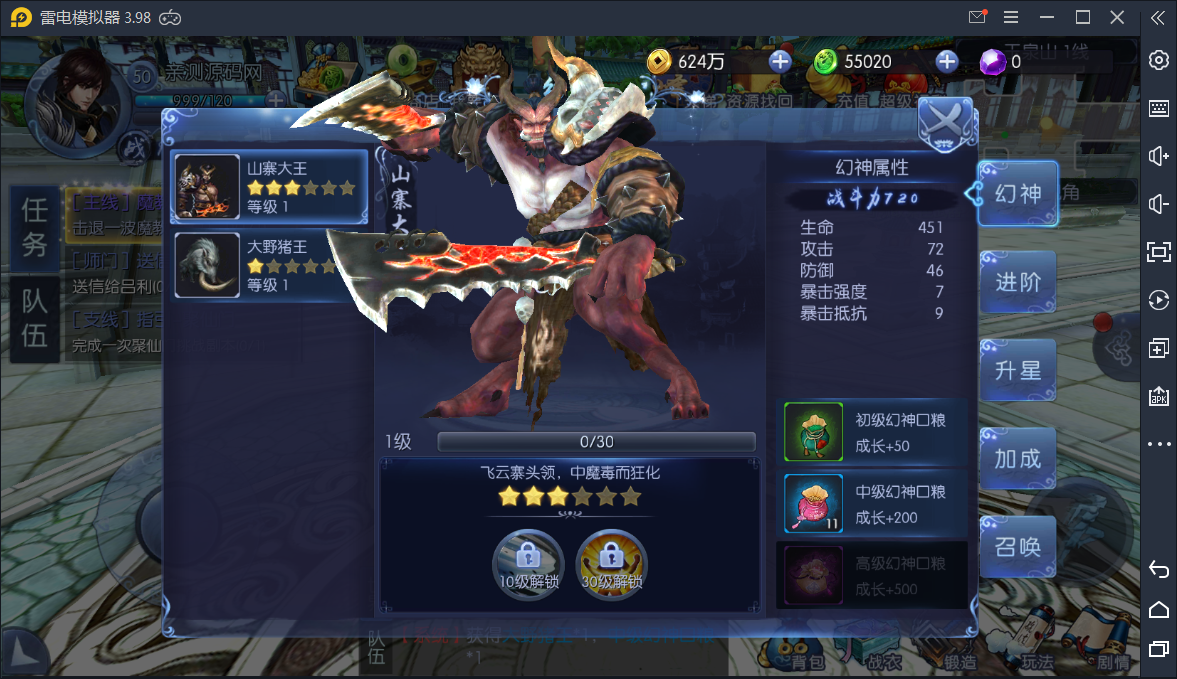The width and height of the screenshot is (1177, 679).
Task: Use 中级幻神口粮 food item
Action: coord(814,504)
